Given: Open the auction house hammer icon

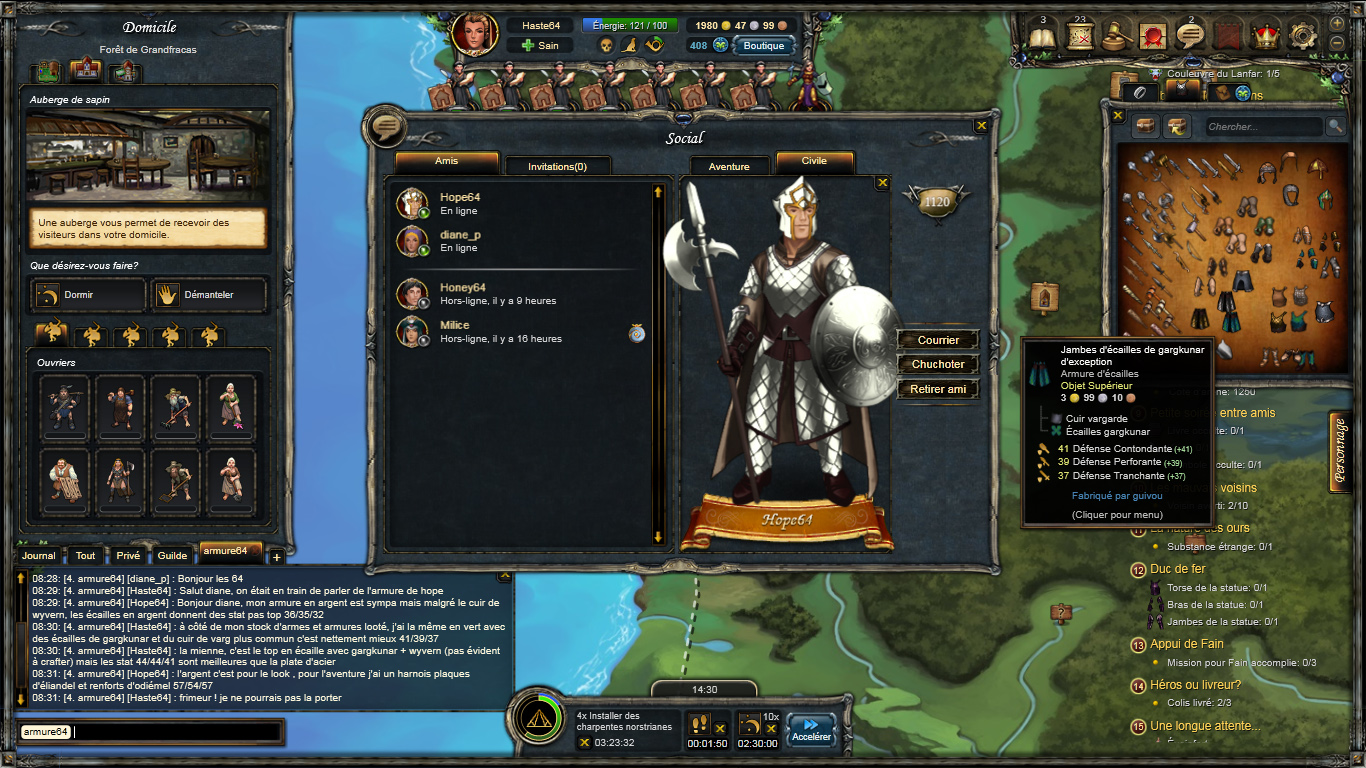Looking at the screenshot, I should (1116, 35).
